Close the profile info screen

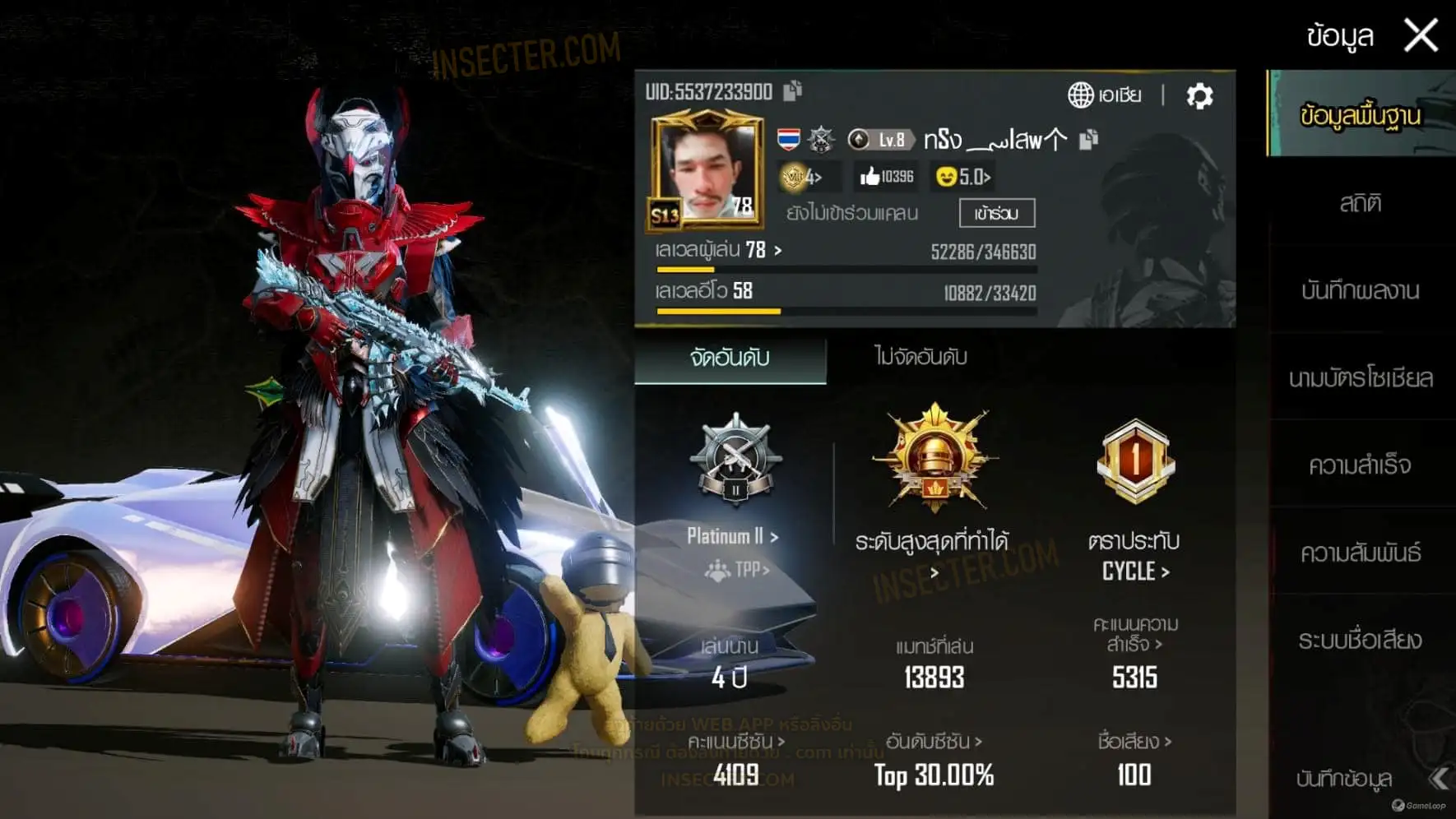pos(1421,36)
